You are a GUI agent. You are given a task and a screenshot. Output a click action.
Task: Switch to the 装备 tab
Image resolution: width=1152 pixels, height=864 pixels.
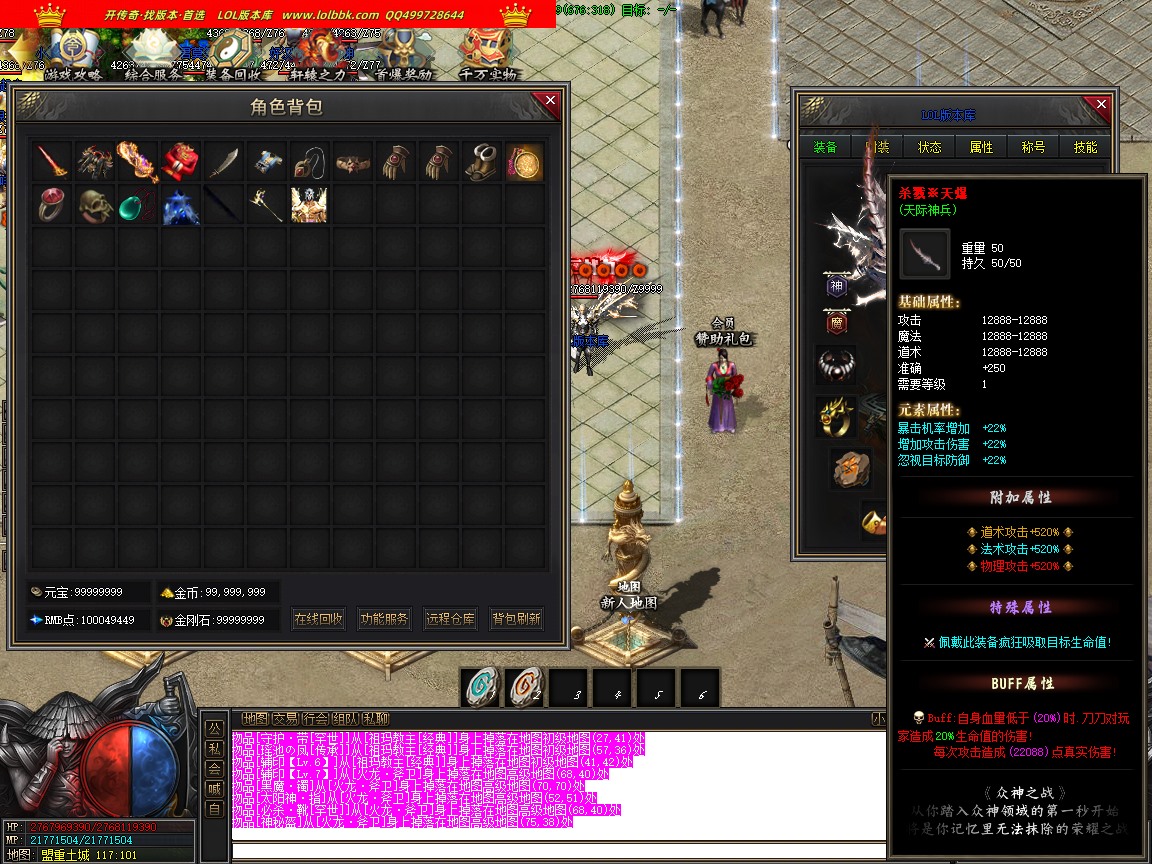click(825, 147)
